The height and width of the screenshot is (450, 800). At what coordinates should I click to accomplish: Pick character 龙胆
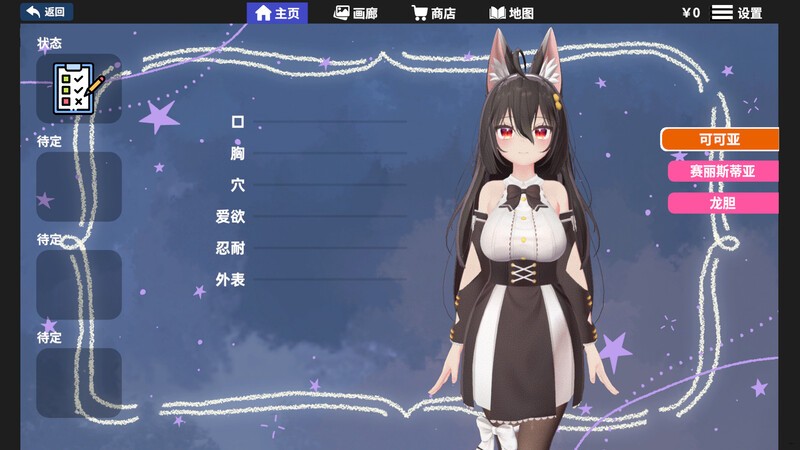click(723, 203)
